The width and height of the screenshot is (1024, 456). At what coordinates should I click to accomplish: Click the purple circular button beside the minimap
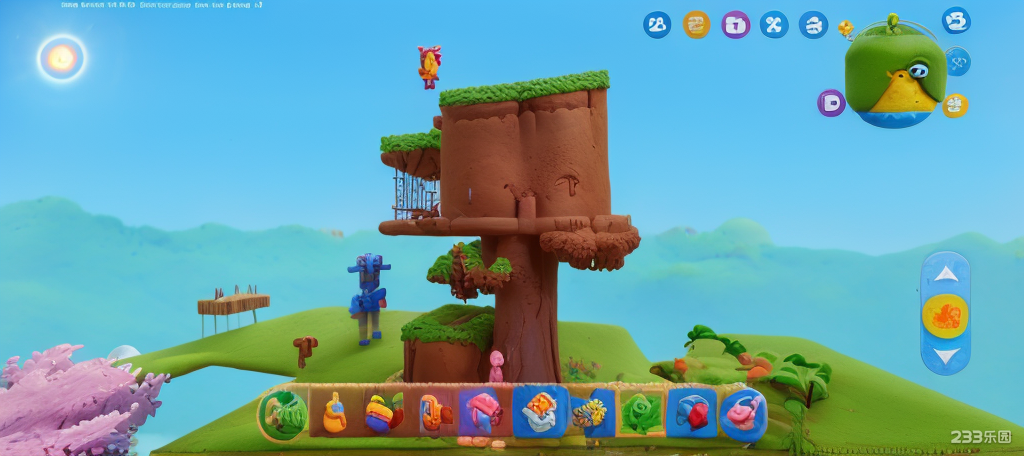pyautogui.click(x=831, y=103)
